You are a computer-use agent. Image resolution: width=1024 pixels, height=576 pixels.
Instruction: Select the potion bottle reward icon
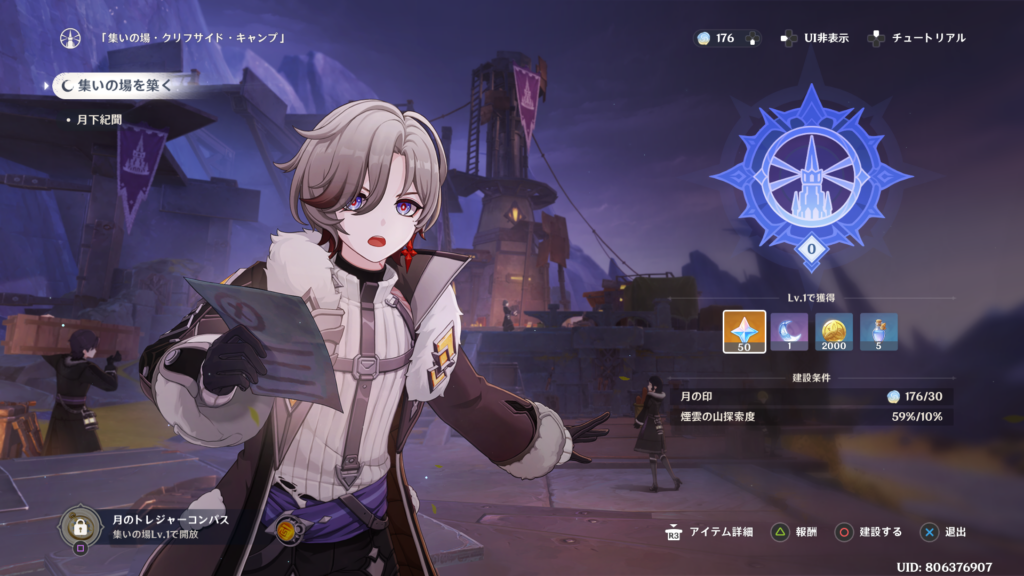click(879, 332)
